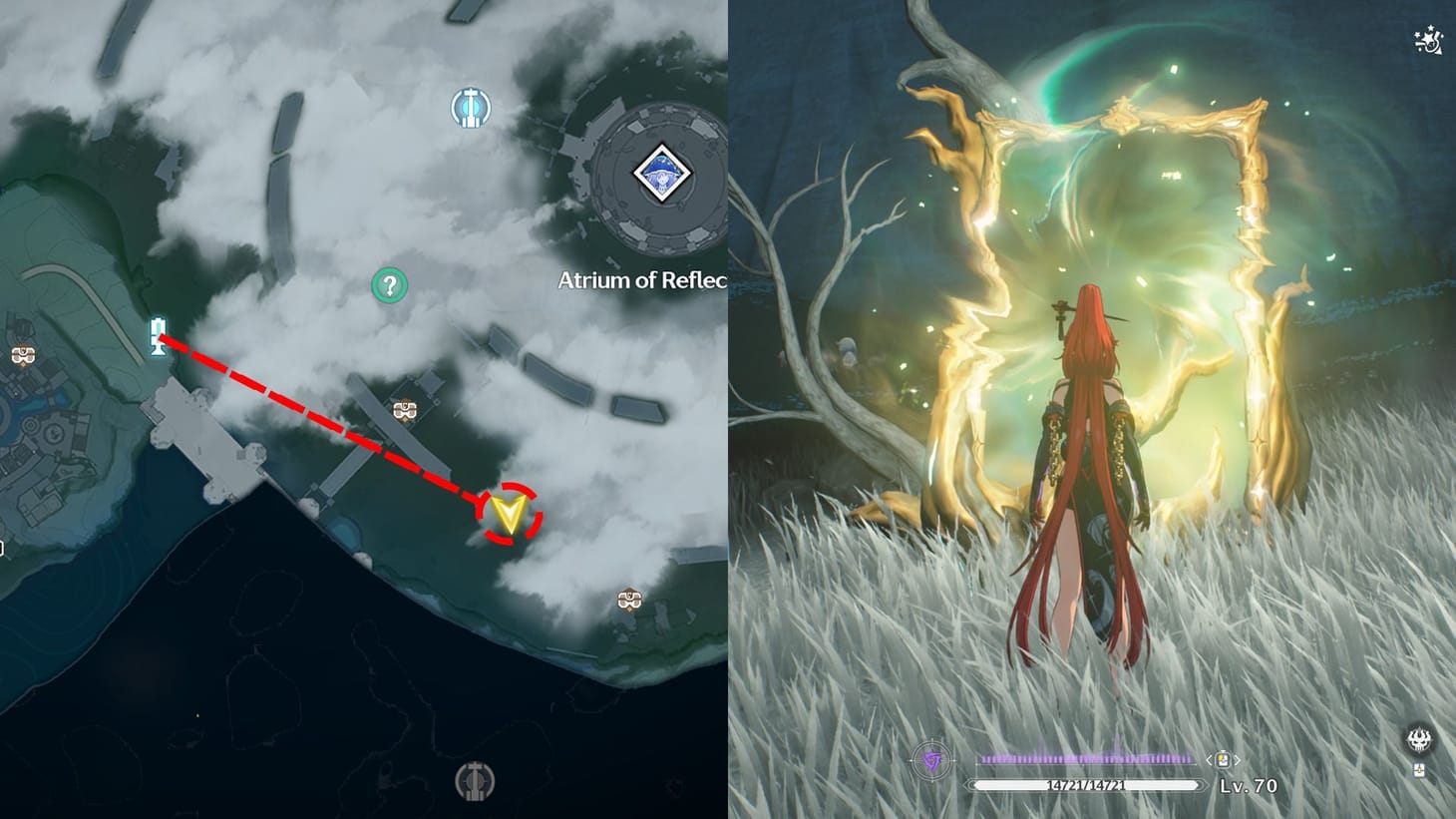Viewport: 1456px width, 819px height.
Task: Select the circled yellow destination marker
Action: tap(510, 514)
